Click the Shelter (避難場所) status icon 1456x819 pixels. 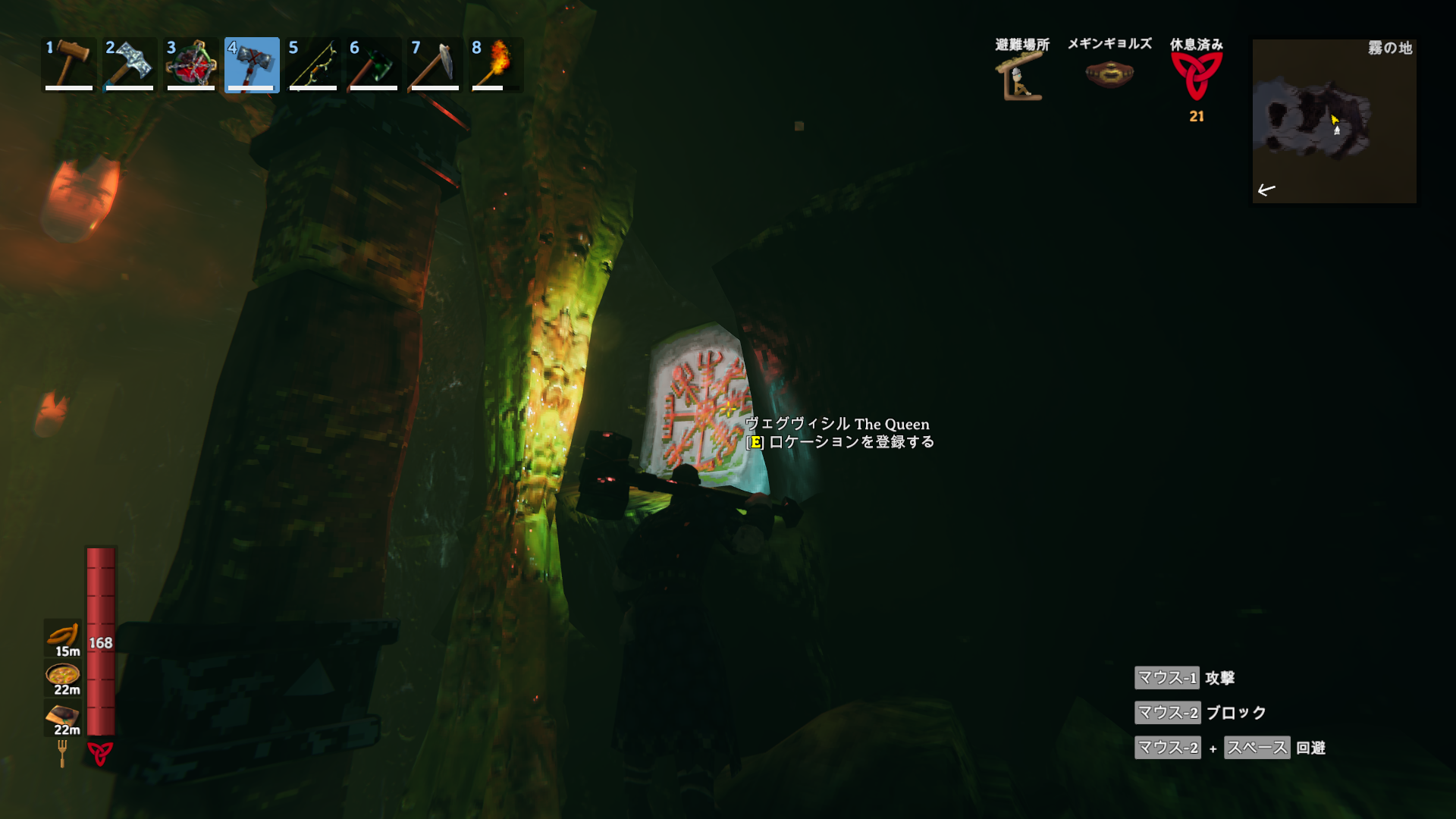(x=1021, y=77)
